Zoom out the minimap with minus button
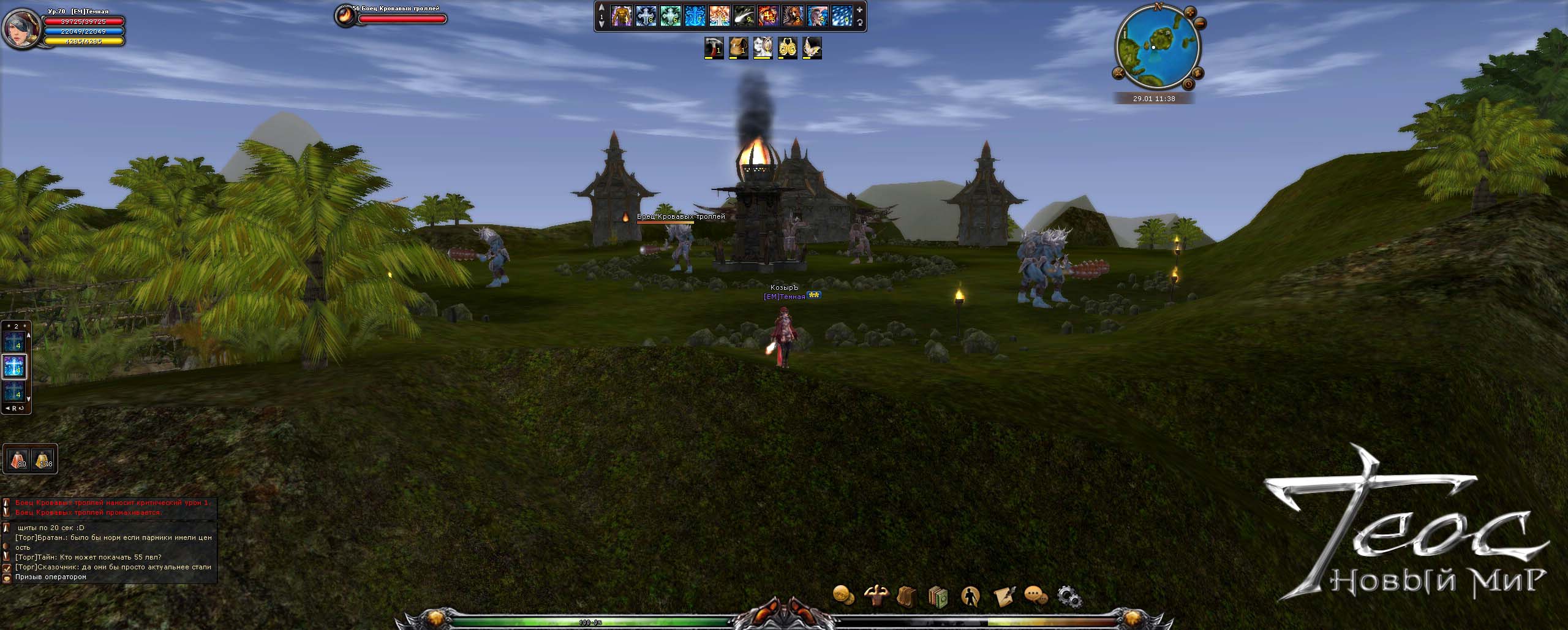Image resolution: width=1568 pixels, height=630 pixels. point(1200,25)
